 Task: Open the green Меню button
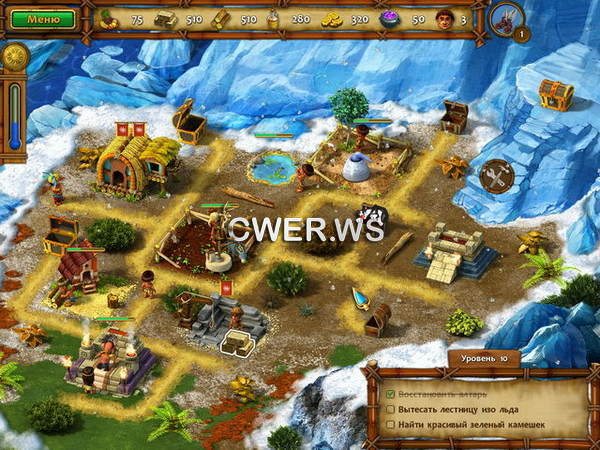(43, 19)
